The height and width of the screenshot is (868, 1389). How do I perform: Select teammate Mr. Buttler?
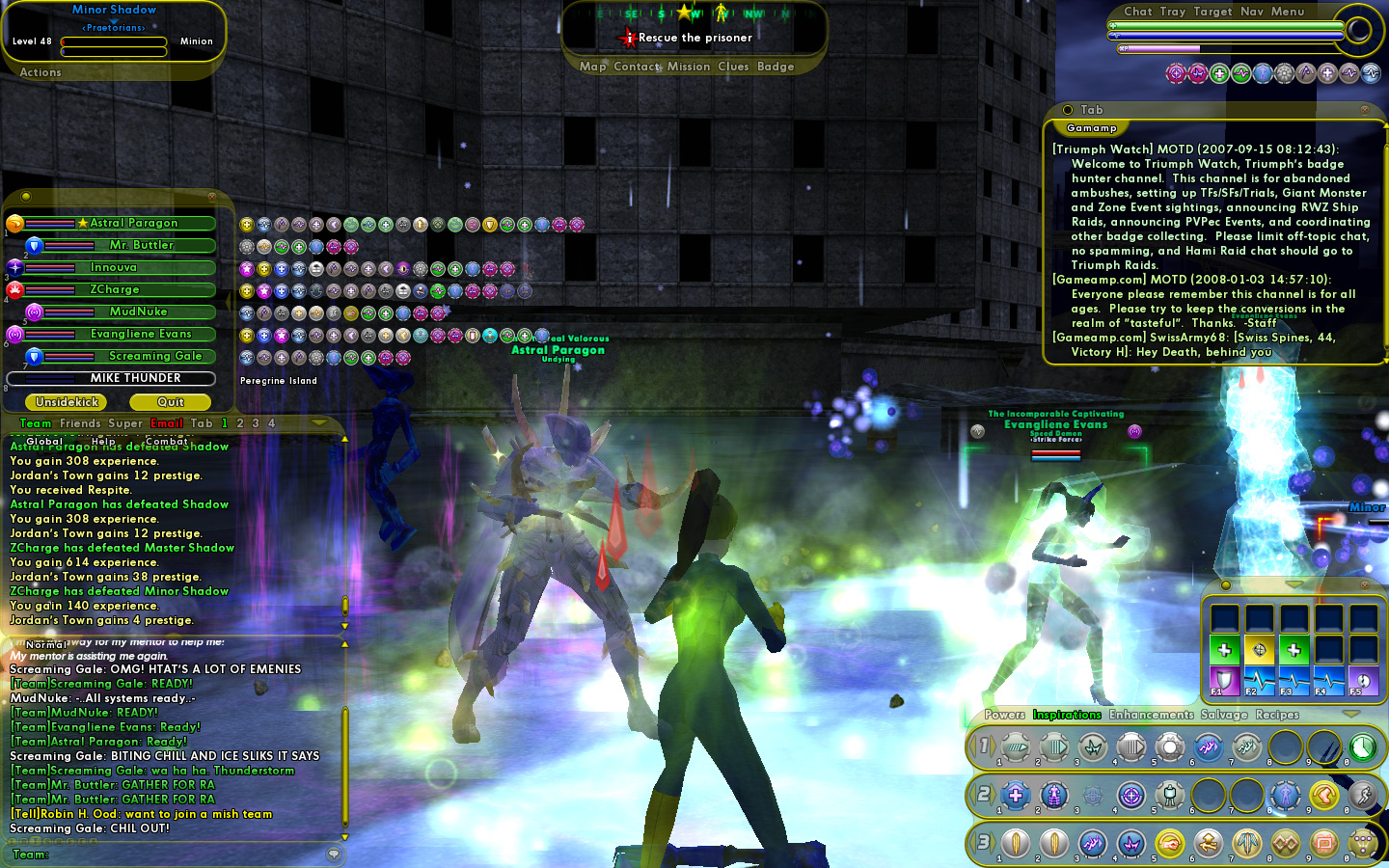(141, 245)
